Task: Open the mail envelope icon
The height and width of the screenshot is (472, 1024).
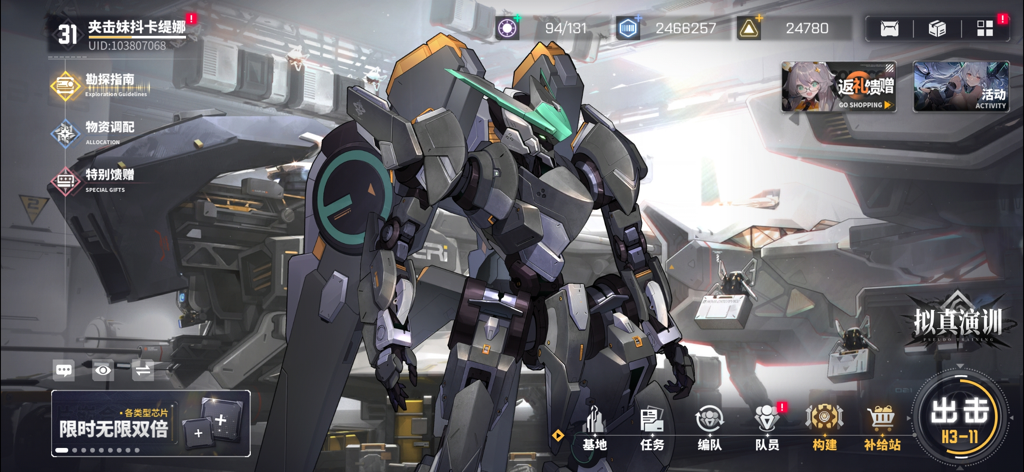Action: click(889, 29)
